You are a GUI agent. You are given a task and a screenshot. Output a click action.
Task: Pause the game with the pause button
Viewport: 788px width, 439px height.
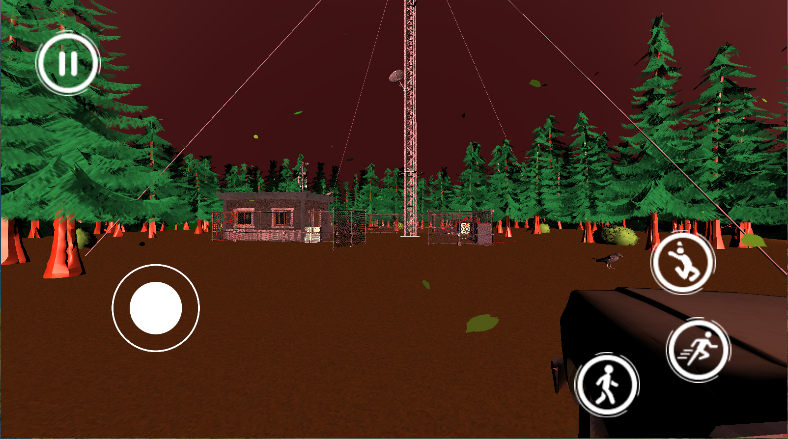67,65
